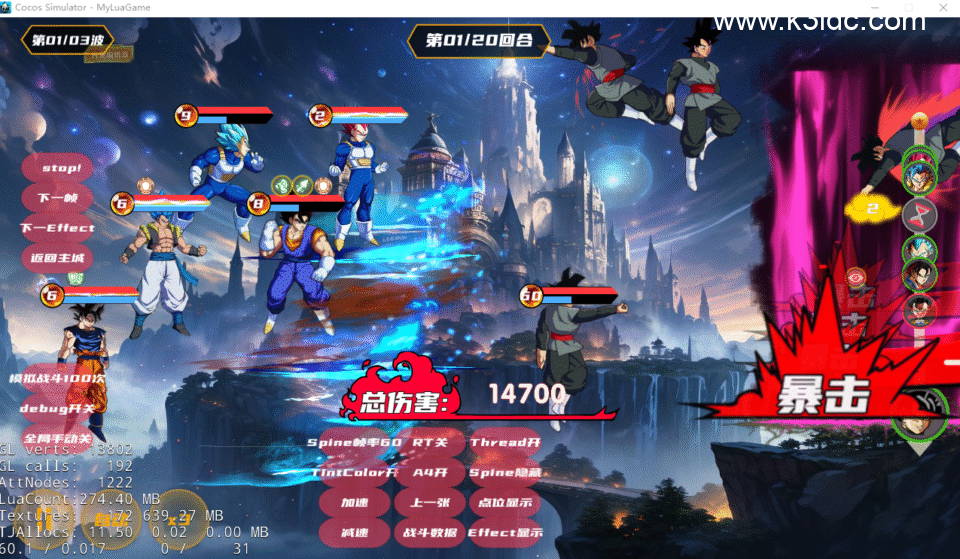Toggle the 全局手动关 button

(x=58, y=438)
